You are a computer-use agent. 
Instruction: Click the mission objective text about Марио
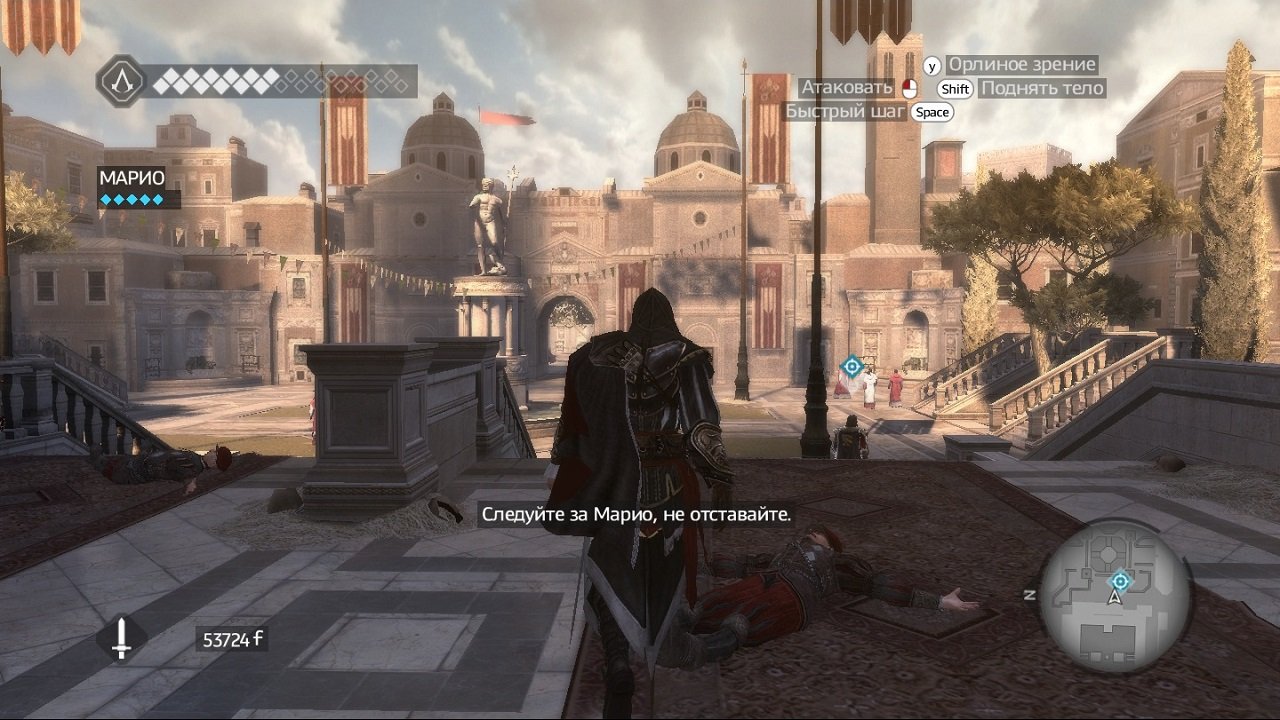[637, 516]
